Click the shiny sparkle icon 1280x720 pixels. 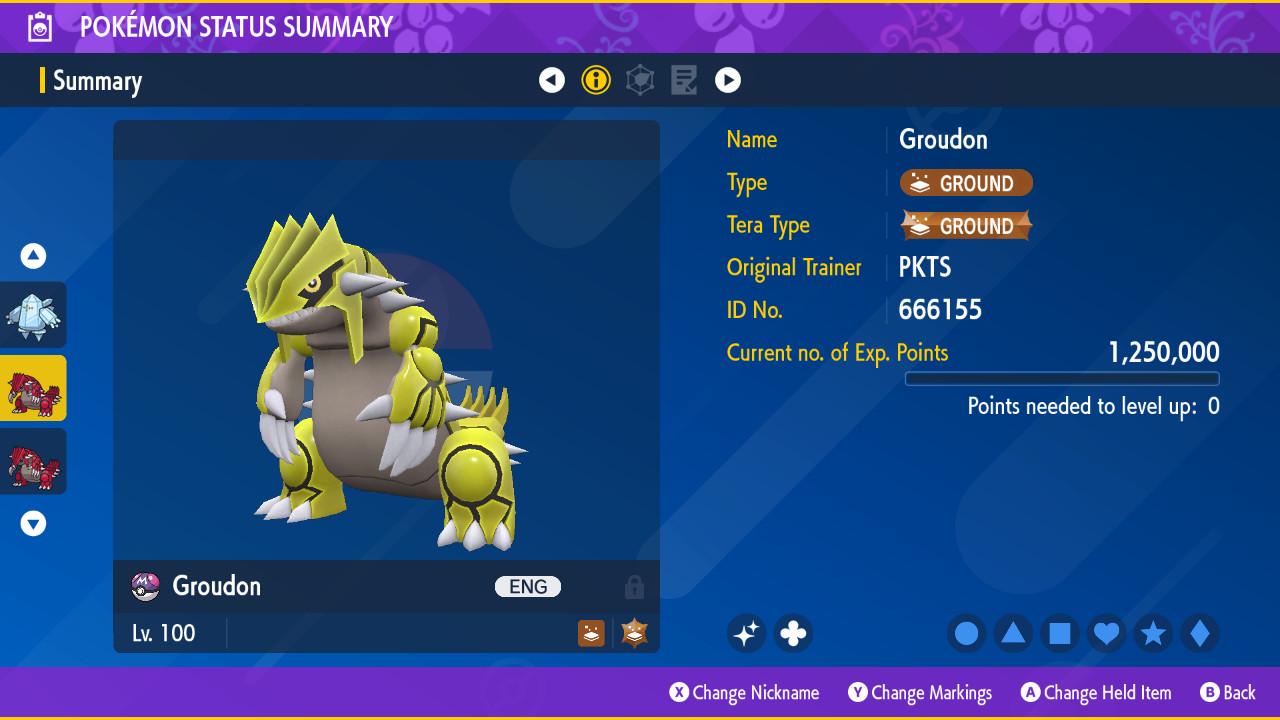(x=746, y=633)
